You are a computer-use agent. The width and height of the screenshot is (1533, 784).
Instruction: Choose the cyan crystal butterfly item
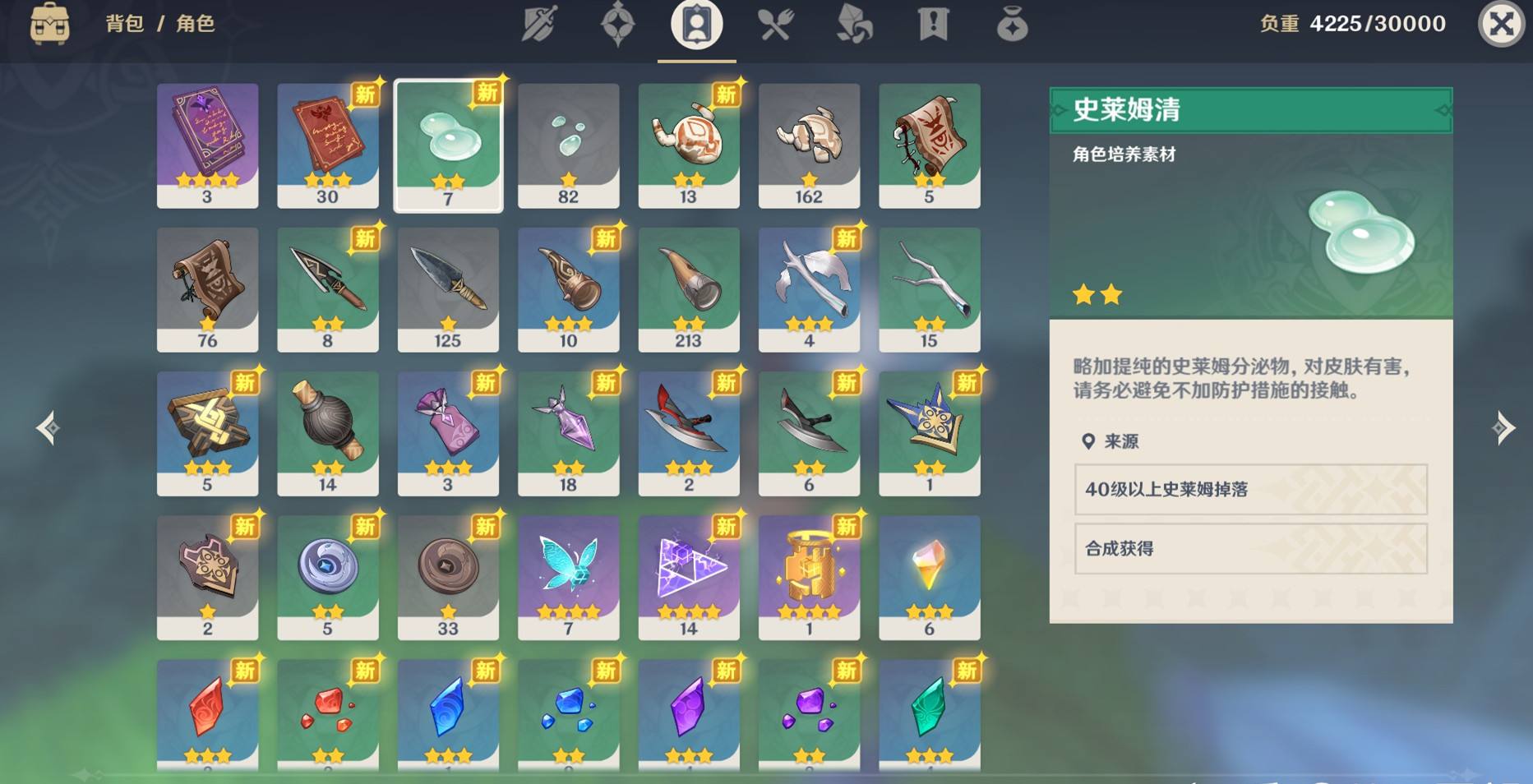[x=568, y=577]
